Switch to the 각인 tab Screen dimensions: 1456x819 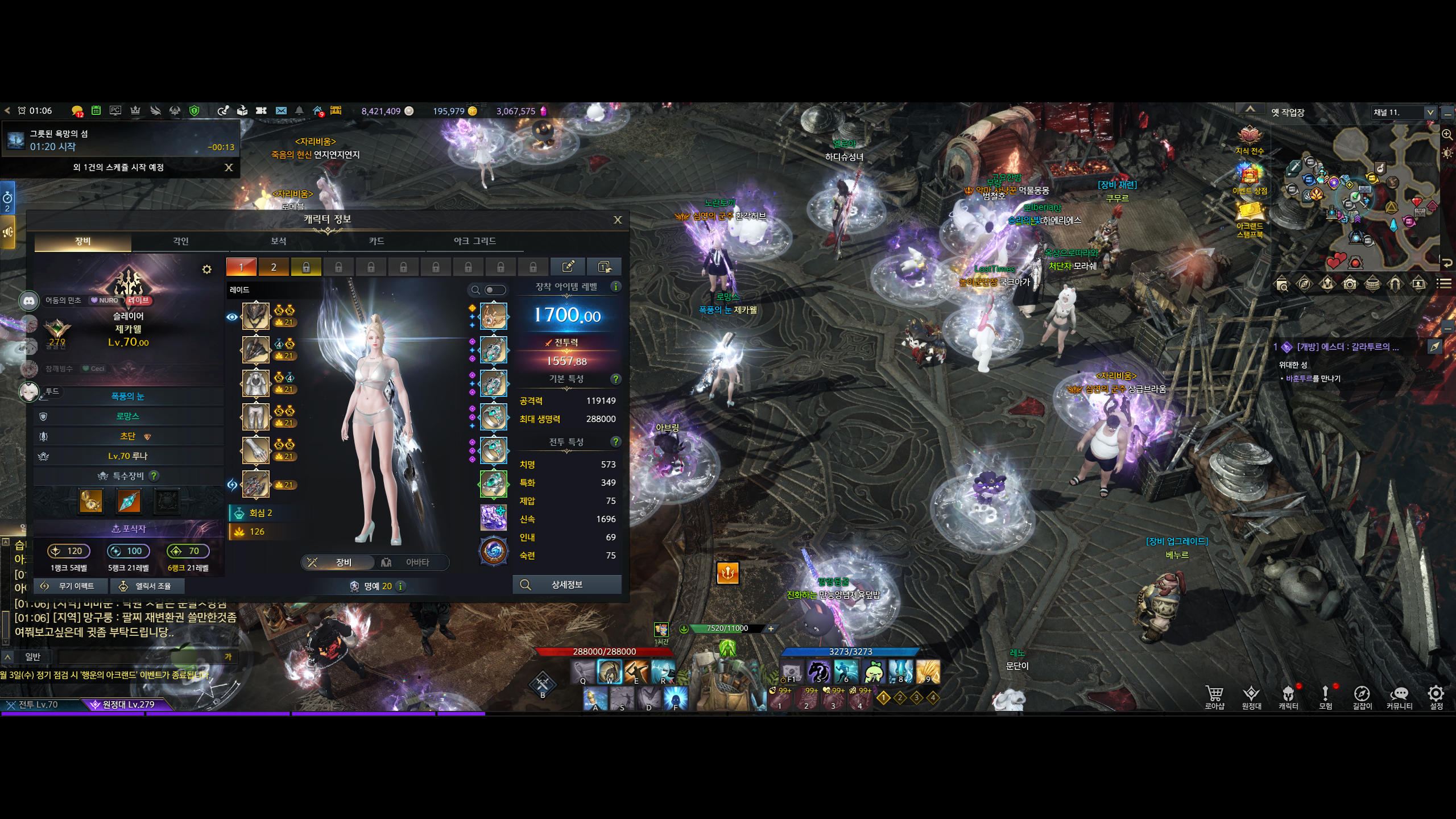181,241
